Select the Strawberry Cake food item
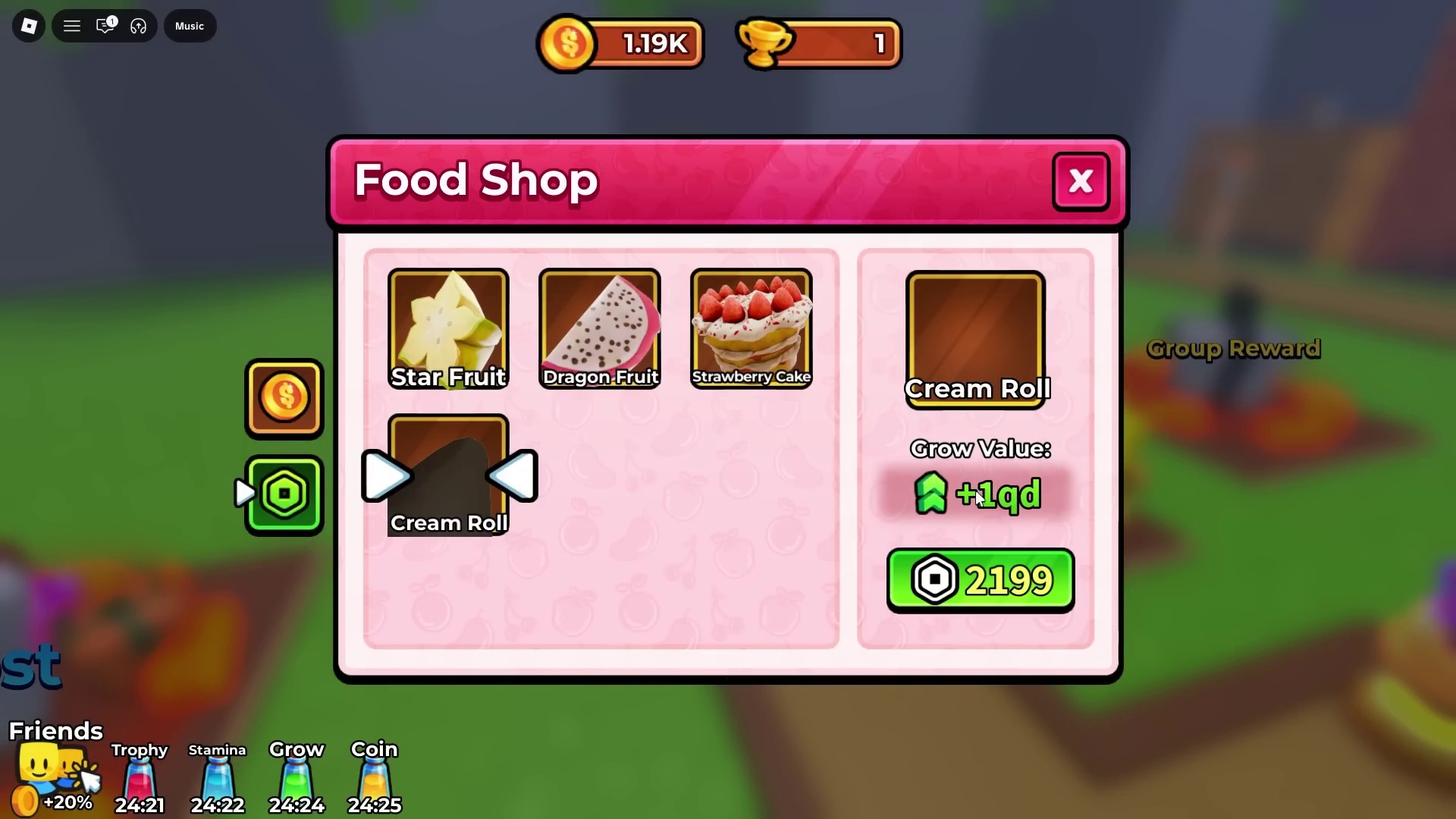 751,326
